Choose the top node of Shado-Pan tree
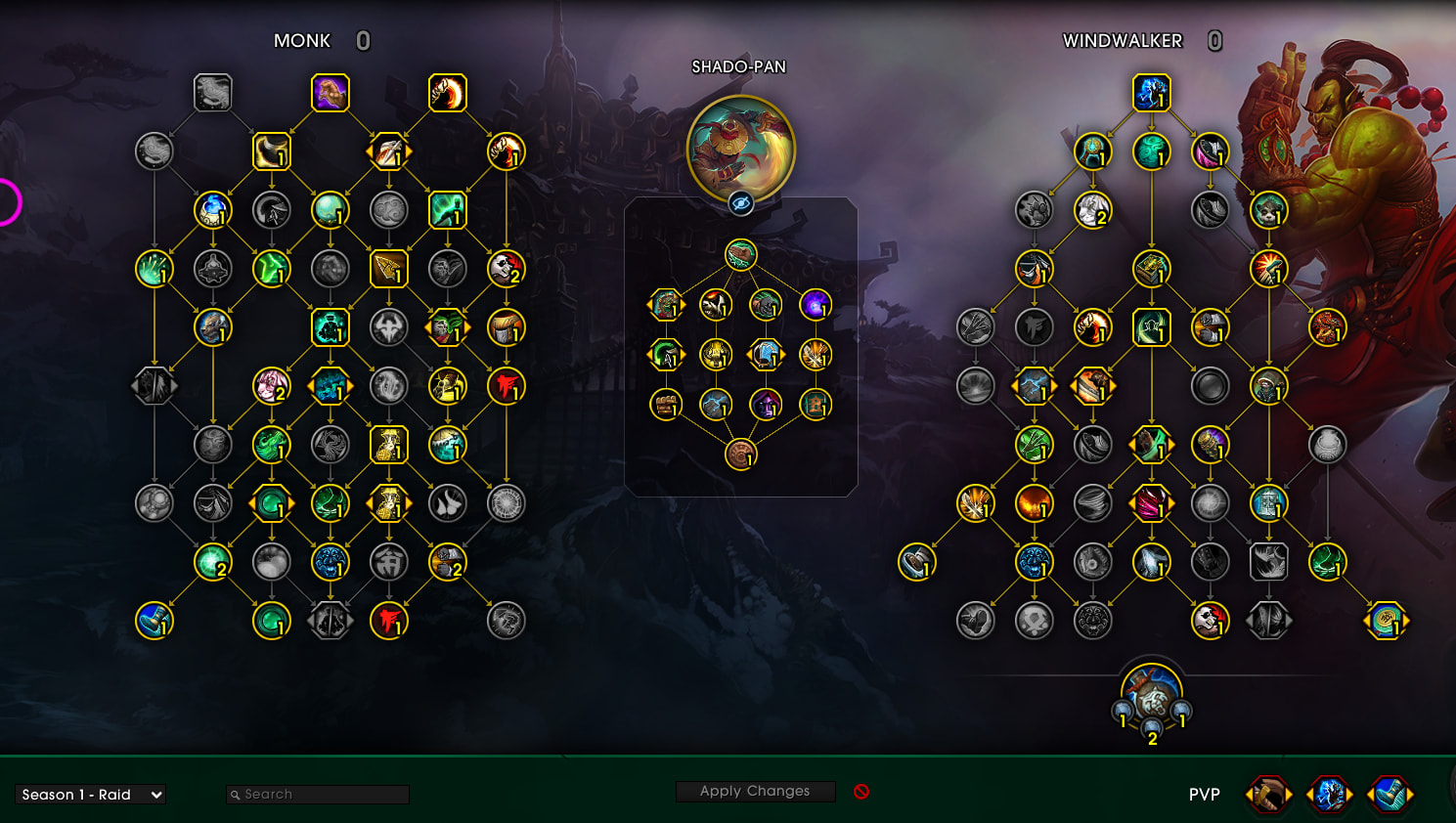Image resolution: width=1456 pixels, height=823 pixels. point(741,255)
